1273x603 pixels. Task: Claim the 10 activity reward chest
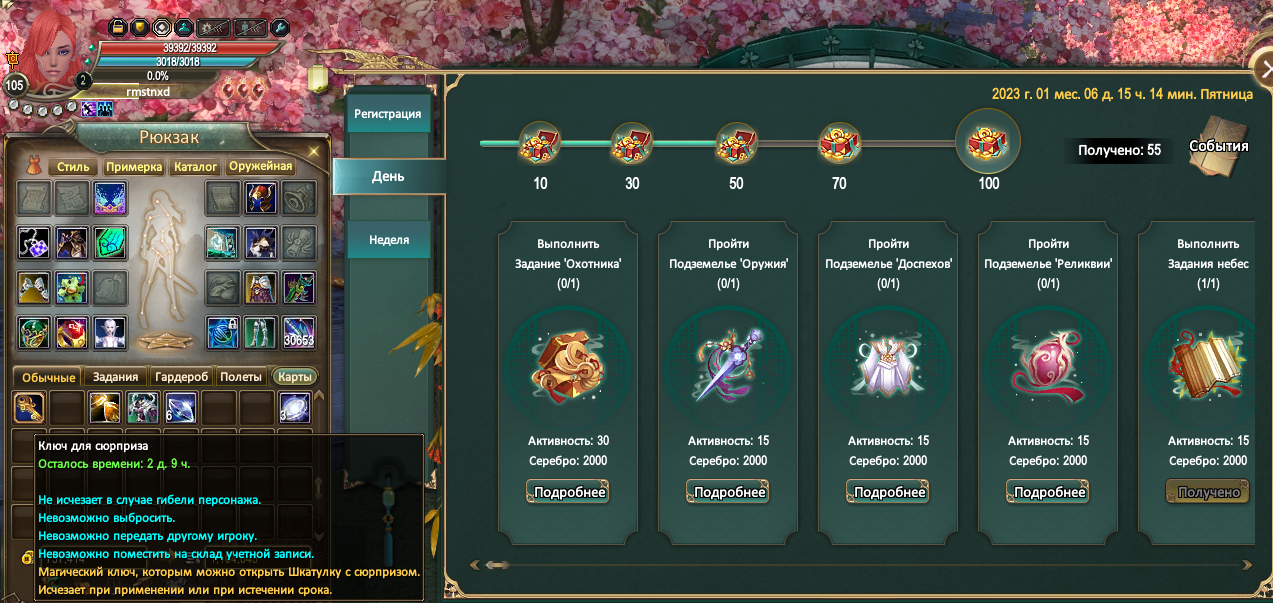tap(540, 144)
